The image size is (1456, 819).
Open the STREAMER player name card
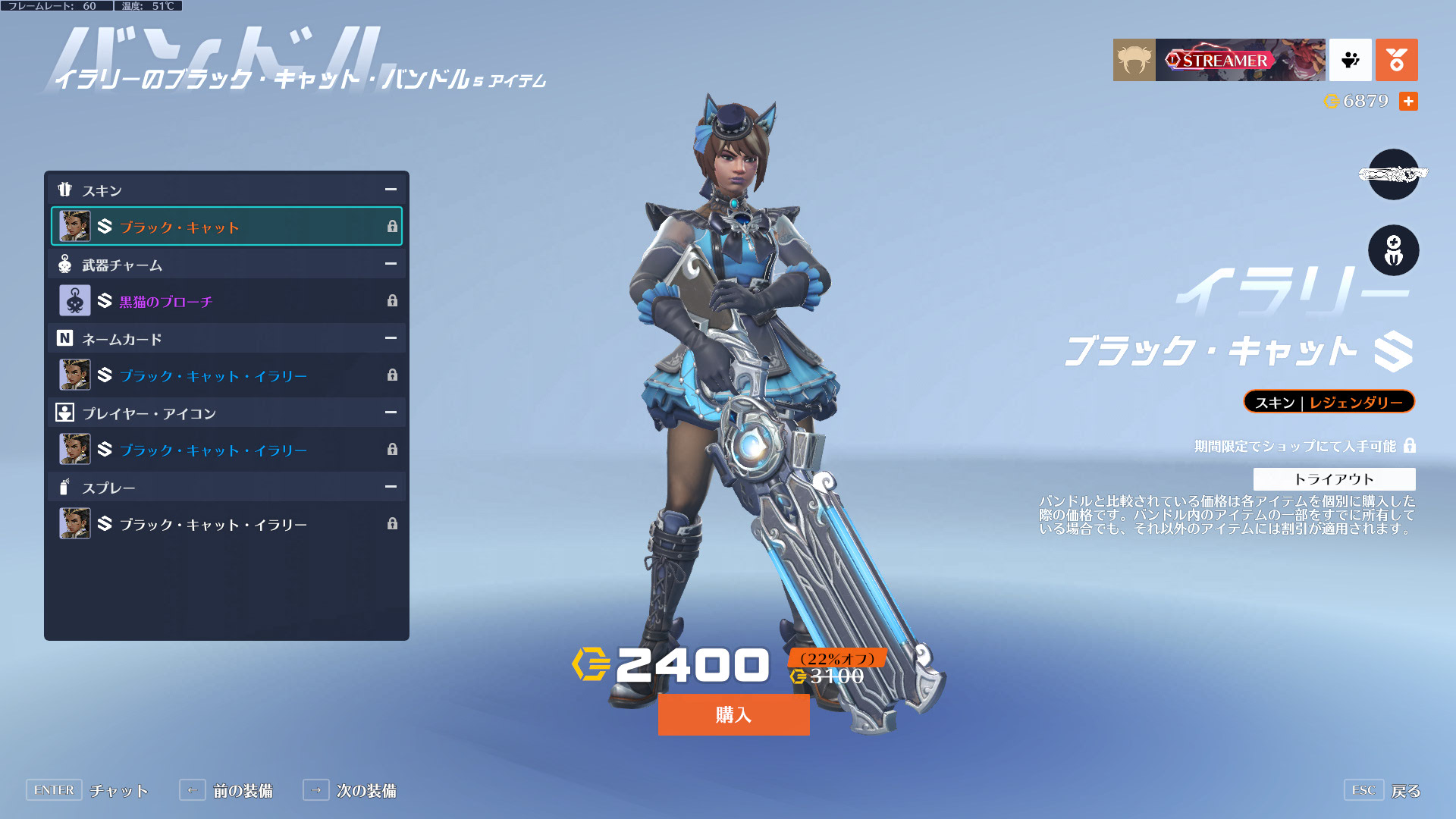tap(1240, 60)
